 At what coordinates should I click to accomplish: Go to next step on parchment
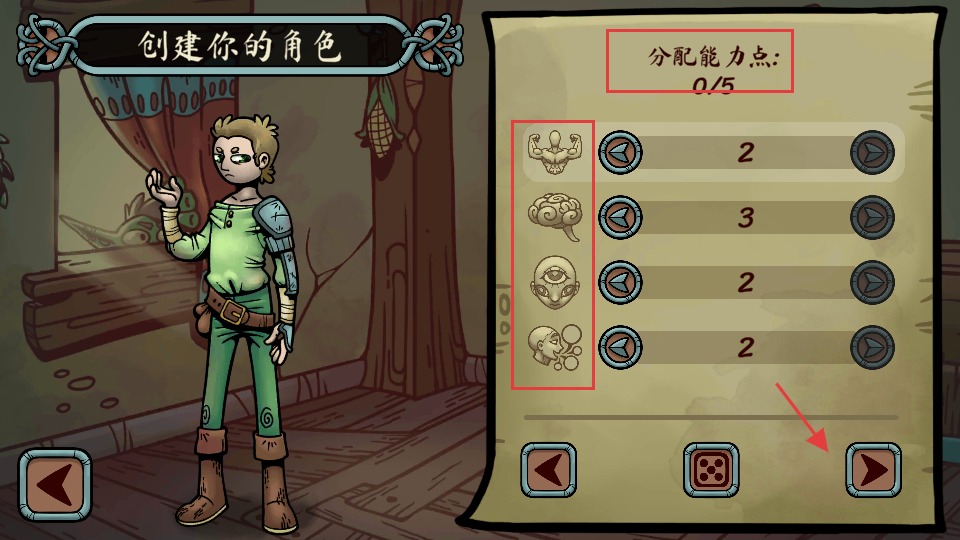pos(873,470)
